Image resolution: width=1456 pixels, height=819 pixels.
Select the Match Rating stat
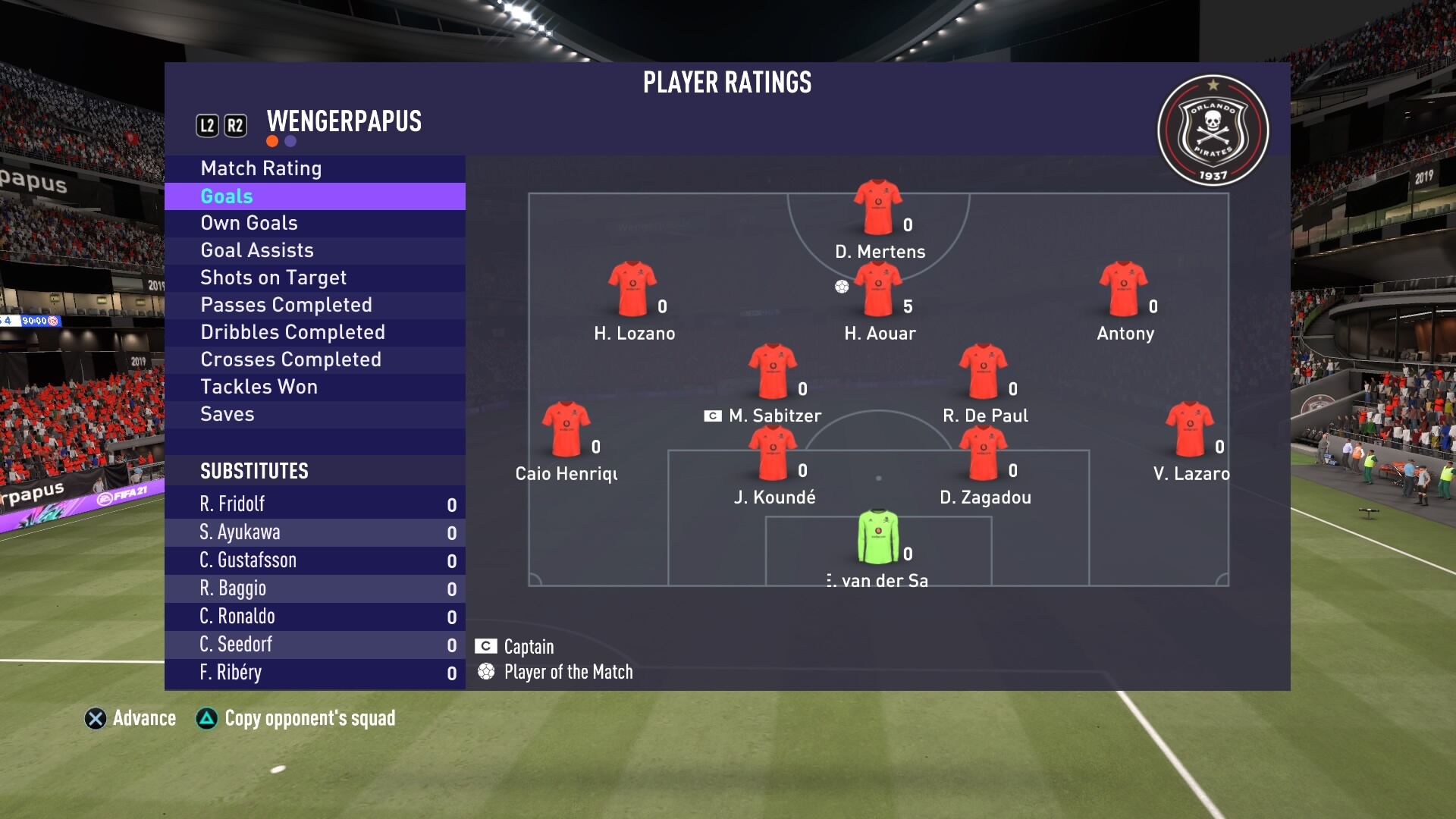click(x=261, y=168)
